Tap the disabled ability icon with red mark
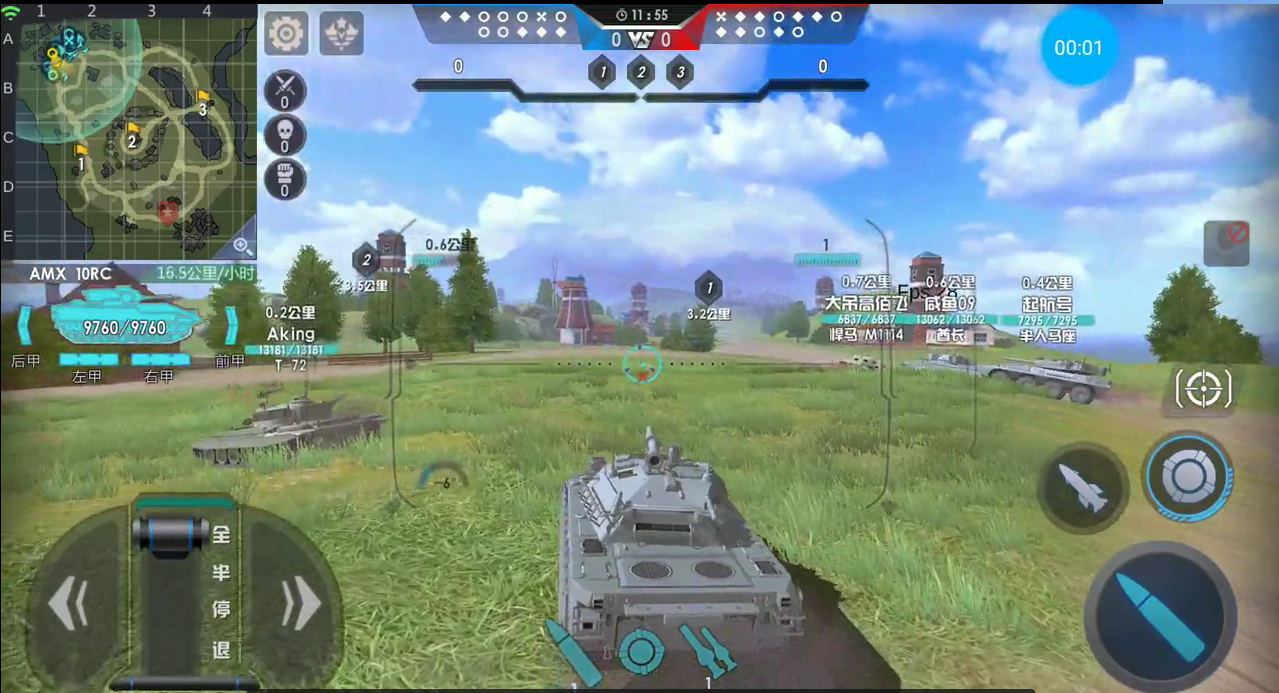The image size is (1279, 693). [x=1226, y=243]
